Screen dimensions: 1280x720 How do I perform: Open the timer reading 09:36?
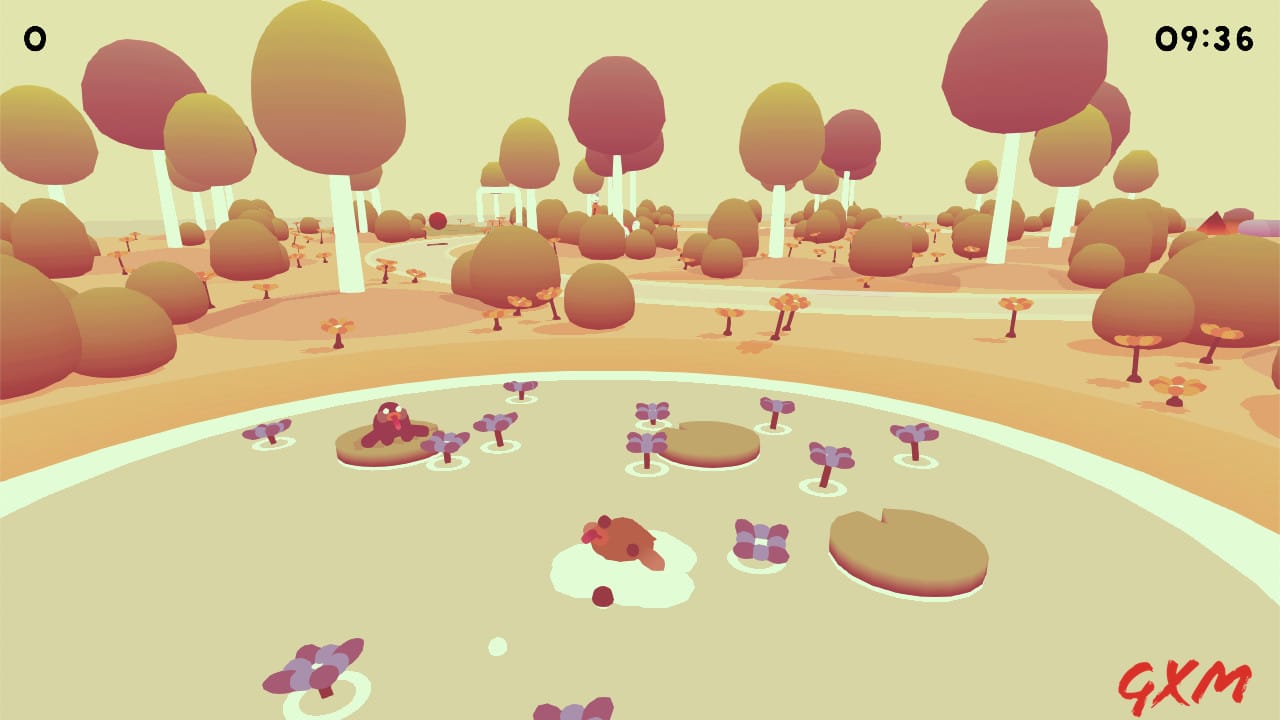1204,37
